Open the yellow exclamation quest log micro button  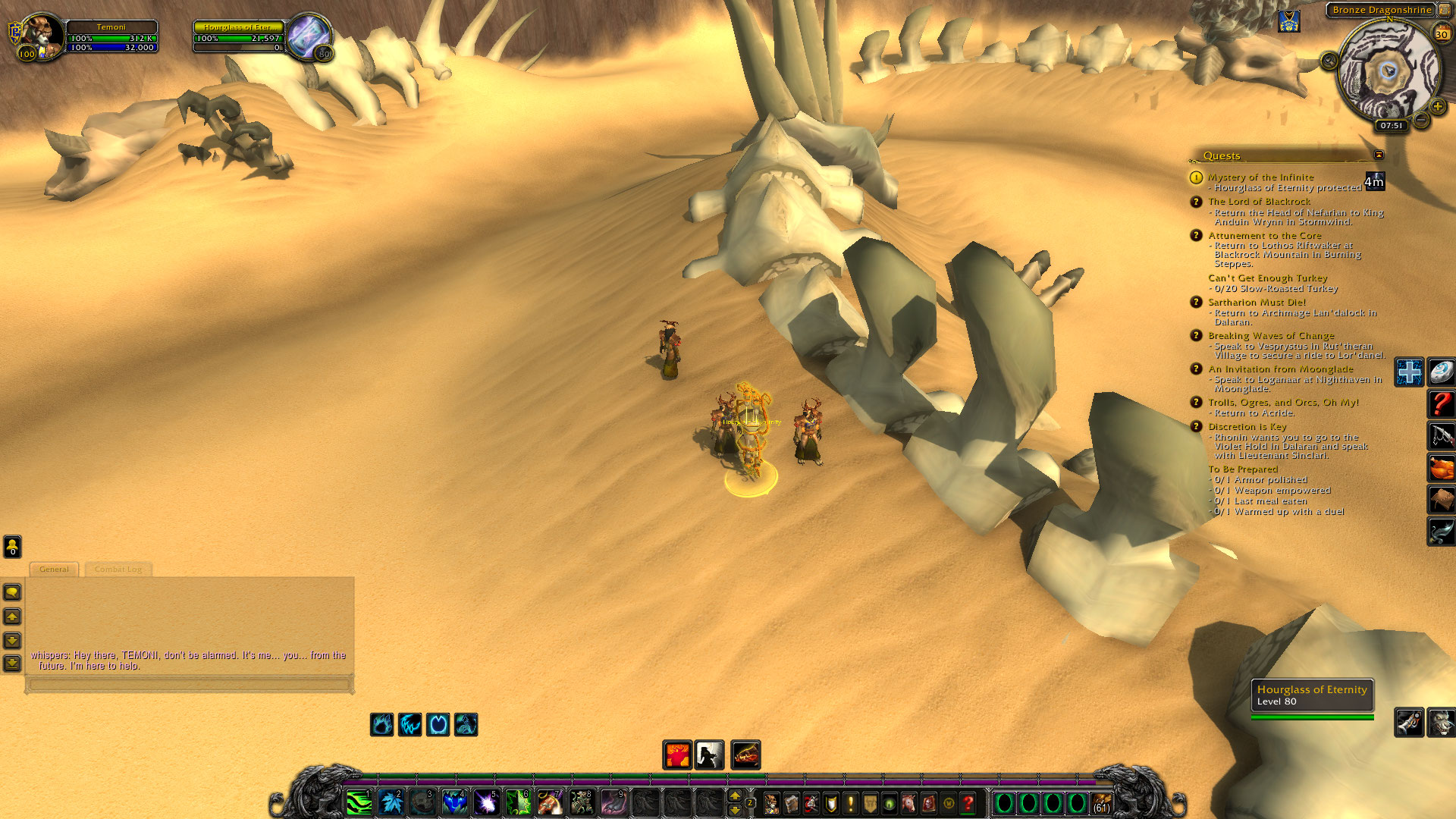pos(850,803)
